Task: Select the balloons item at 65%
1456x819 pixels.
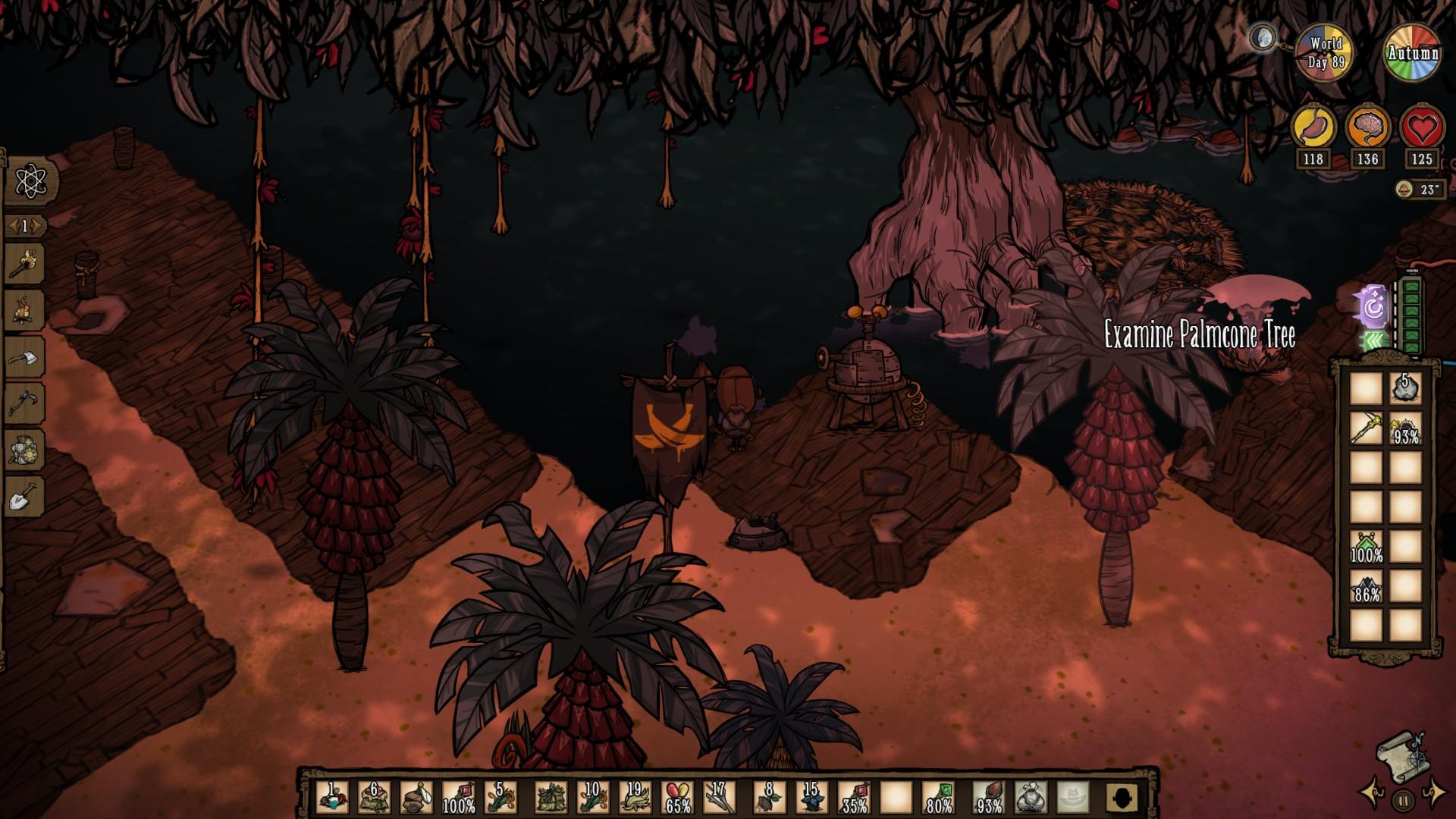Action: [677, 798]
